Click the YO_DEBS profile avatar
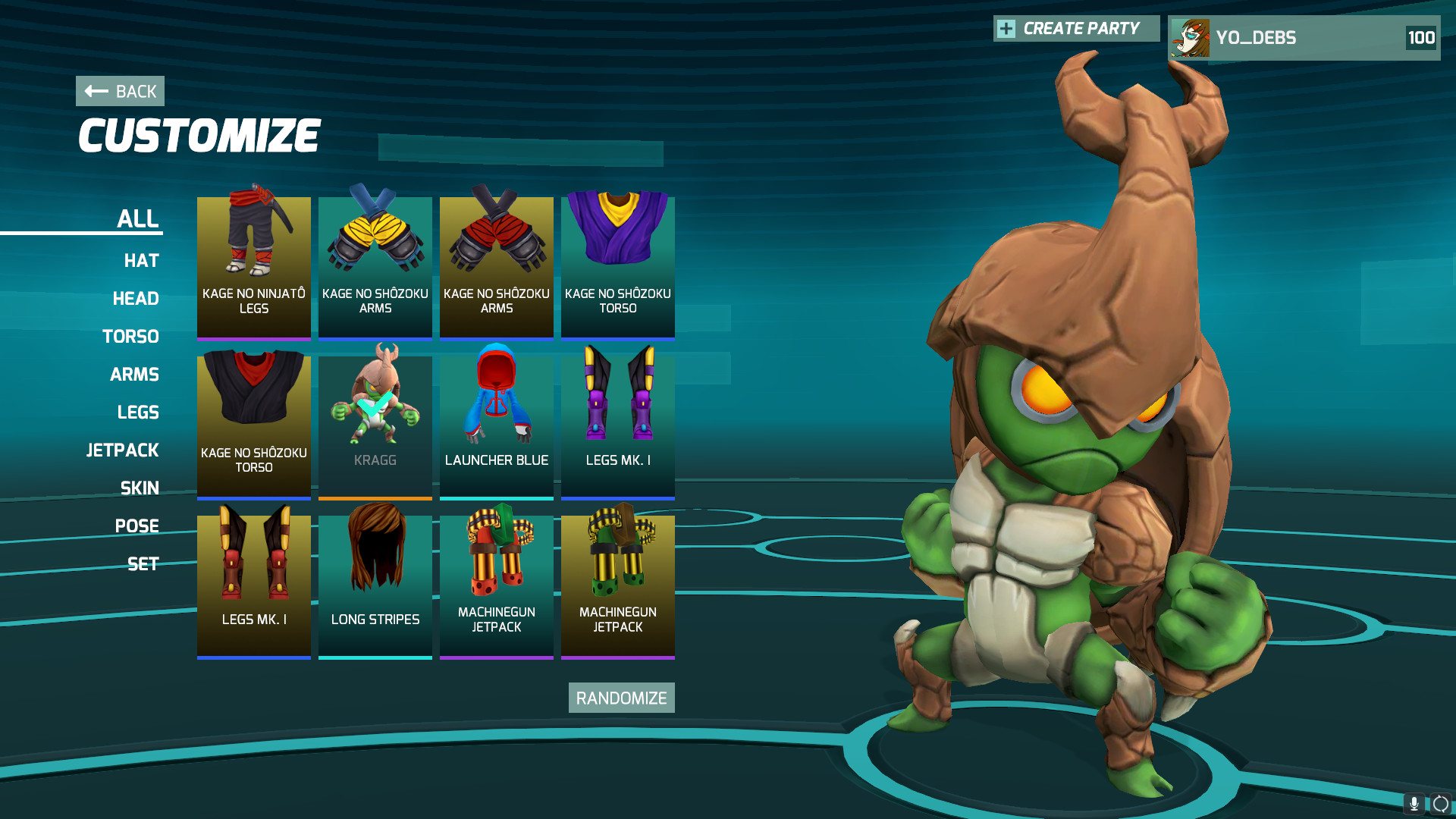The width and height of the screenshot is (1456, 819). 1191,37
